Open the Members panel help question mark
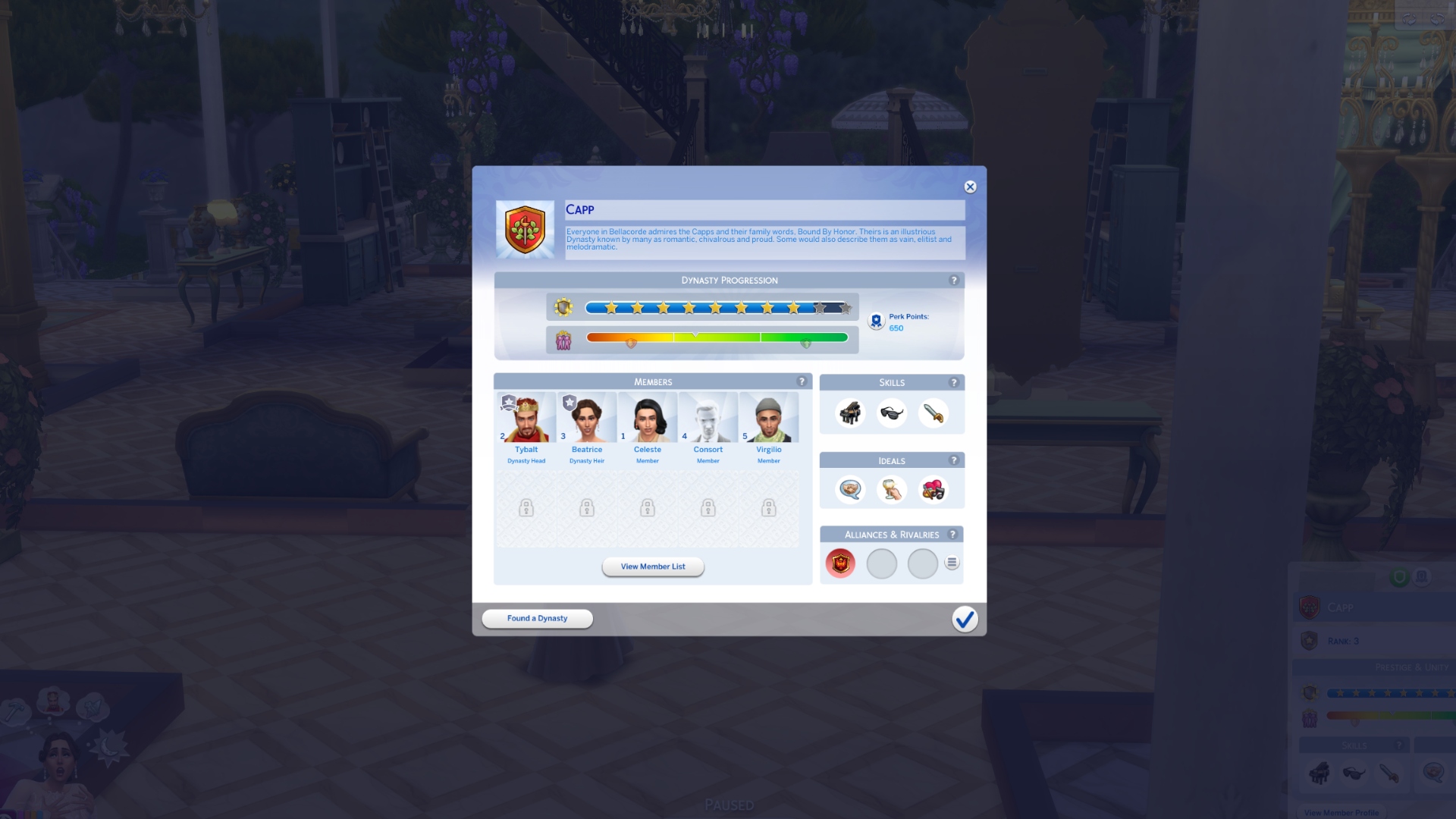1456x819 pixels. tap(802, 381)
